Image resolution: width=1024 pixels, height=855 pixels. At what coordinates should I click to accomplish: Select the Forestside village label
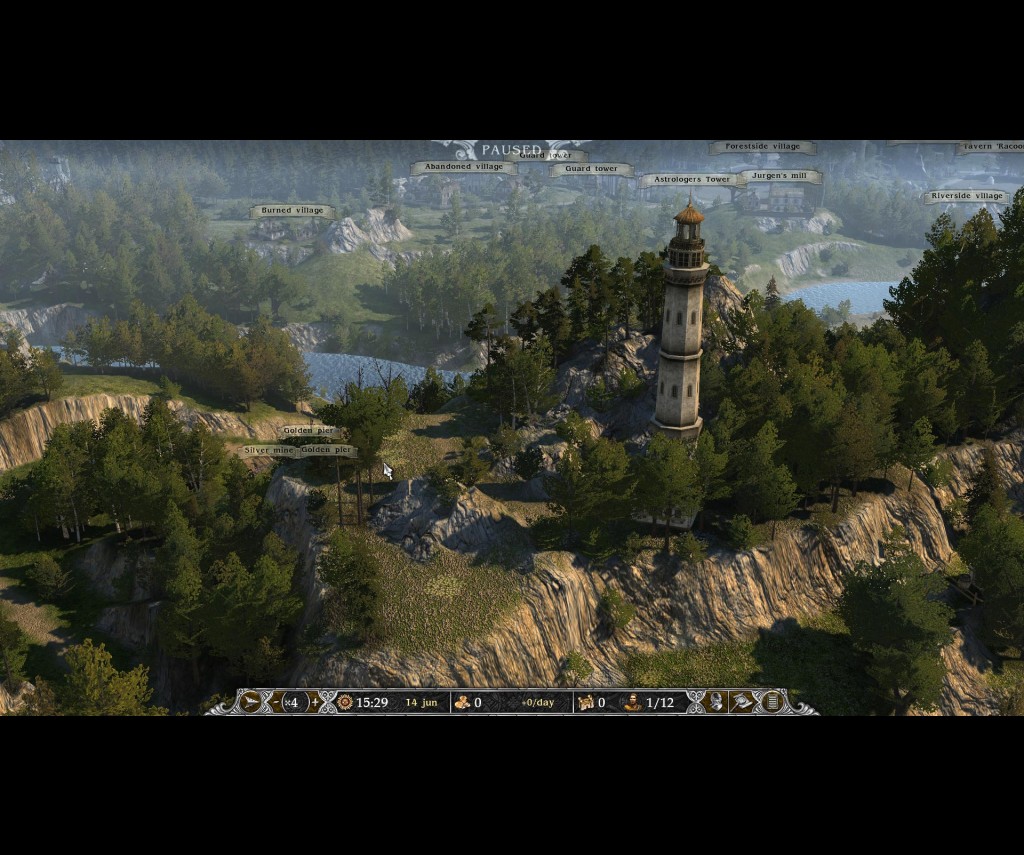(x=762, y=147)
